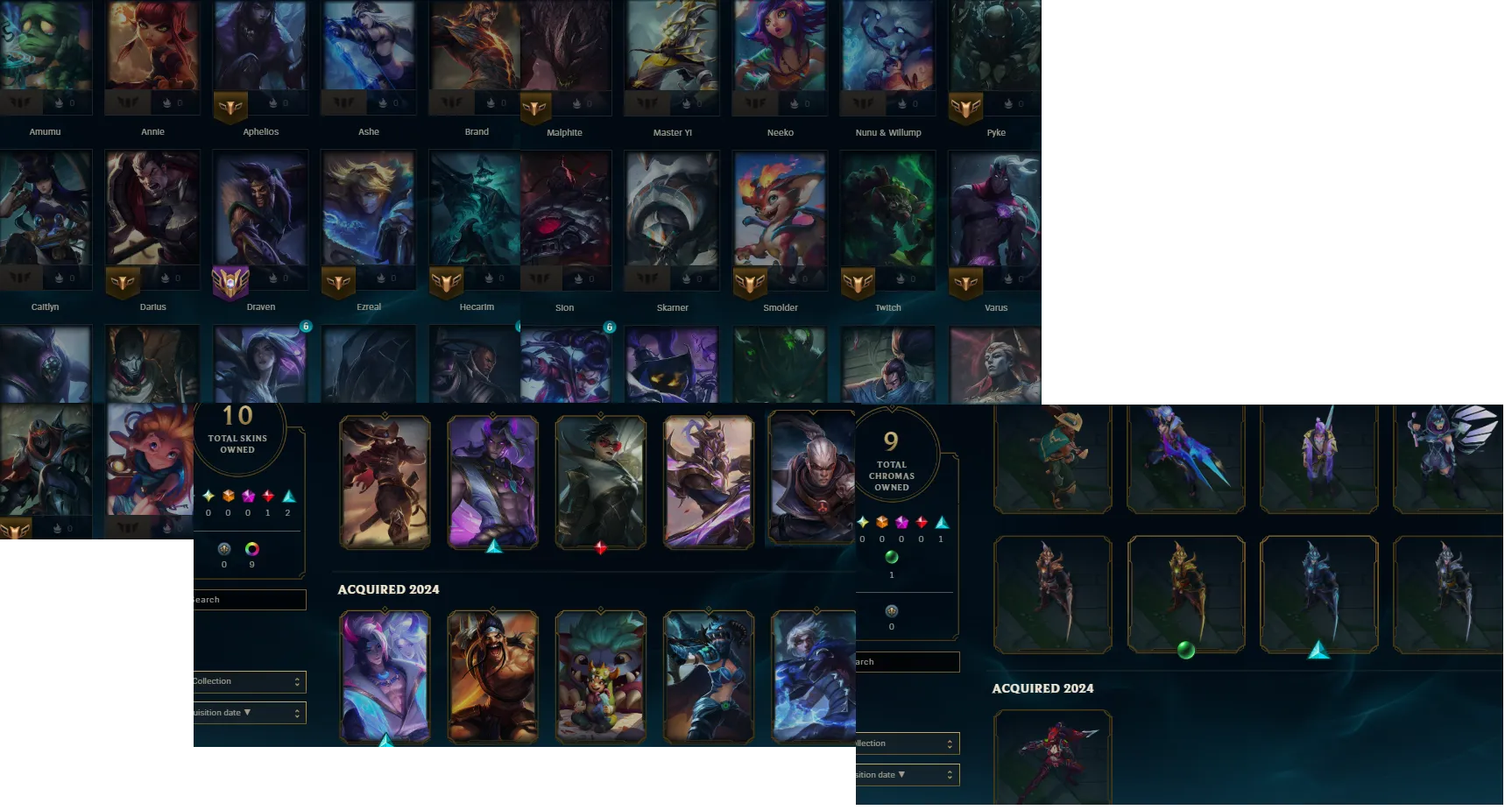Screen dimensions: 1512x810
Task: Toggle the red Legendary gem filter in skins panel
Action: [270, 497]
